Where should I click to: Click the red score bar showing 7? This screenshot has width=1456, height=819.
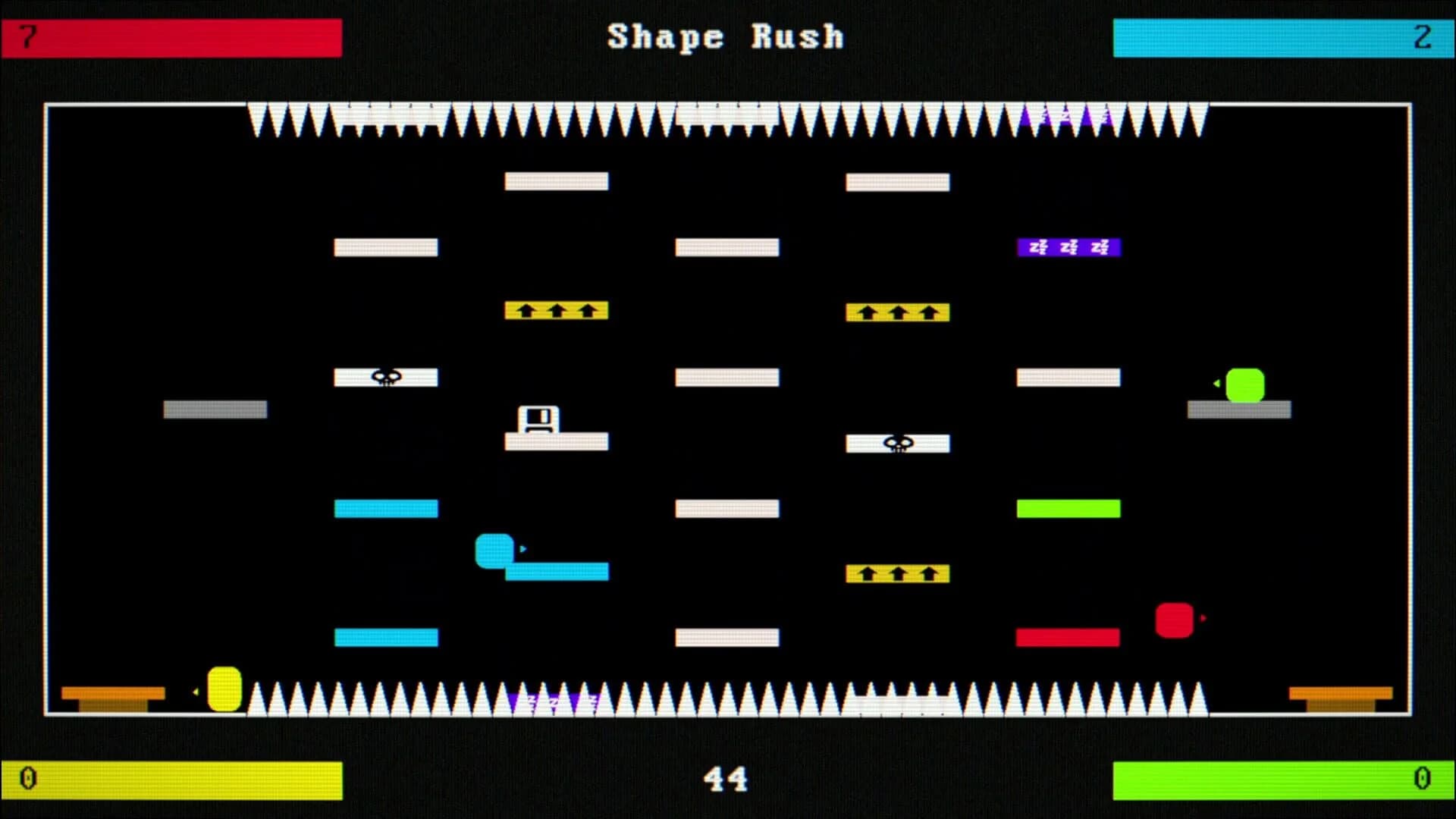pos(171,36)
